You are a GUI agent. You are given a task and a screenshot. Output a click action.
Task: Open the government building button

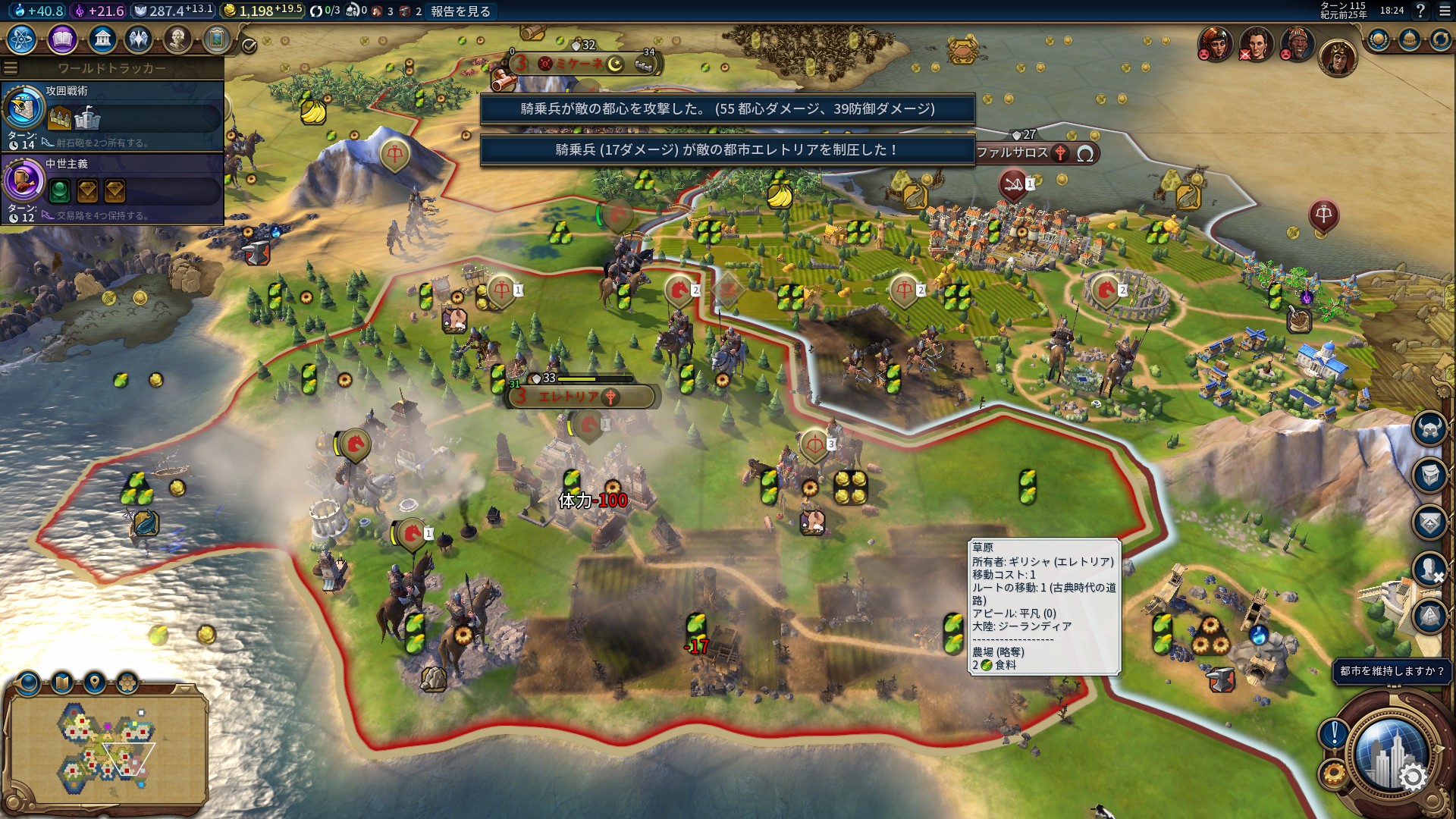tap(102, 39)
